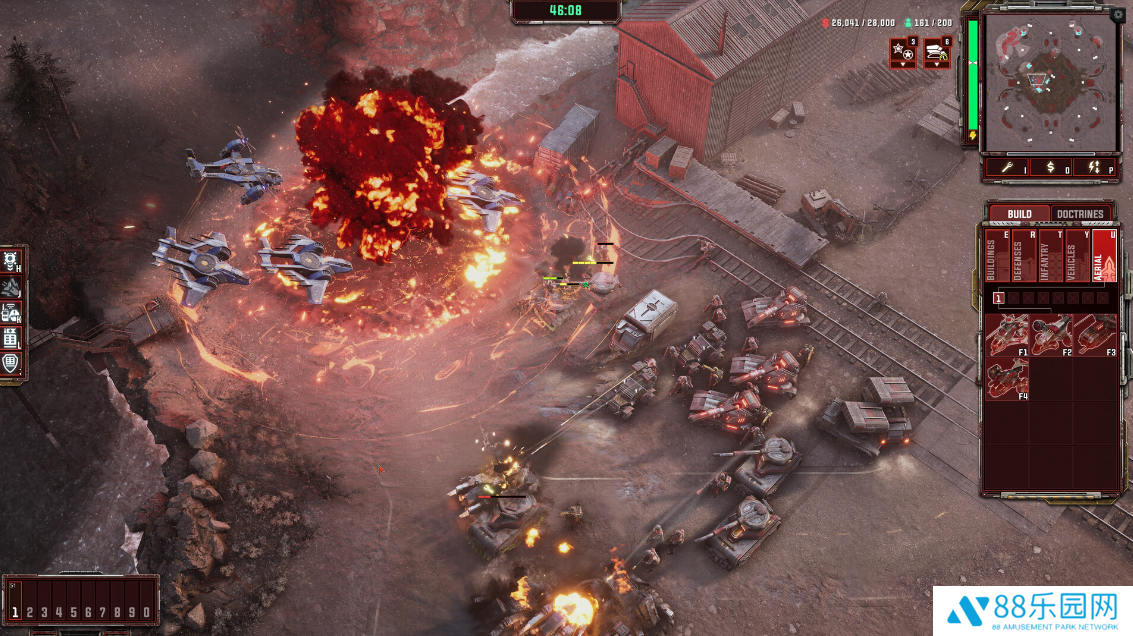This screenshot has width=1133, height=636.
Task: Produce the F3 aircraft unit
Action: point(1095,335)
